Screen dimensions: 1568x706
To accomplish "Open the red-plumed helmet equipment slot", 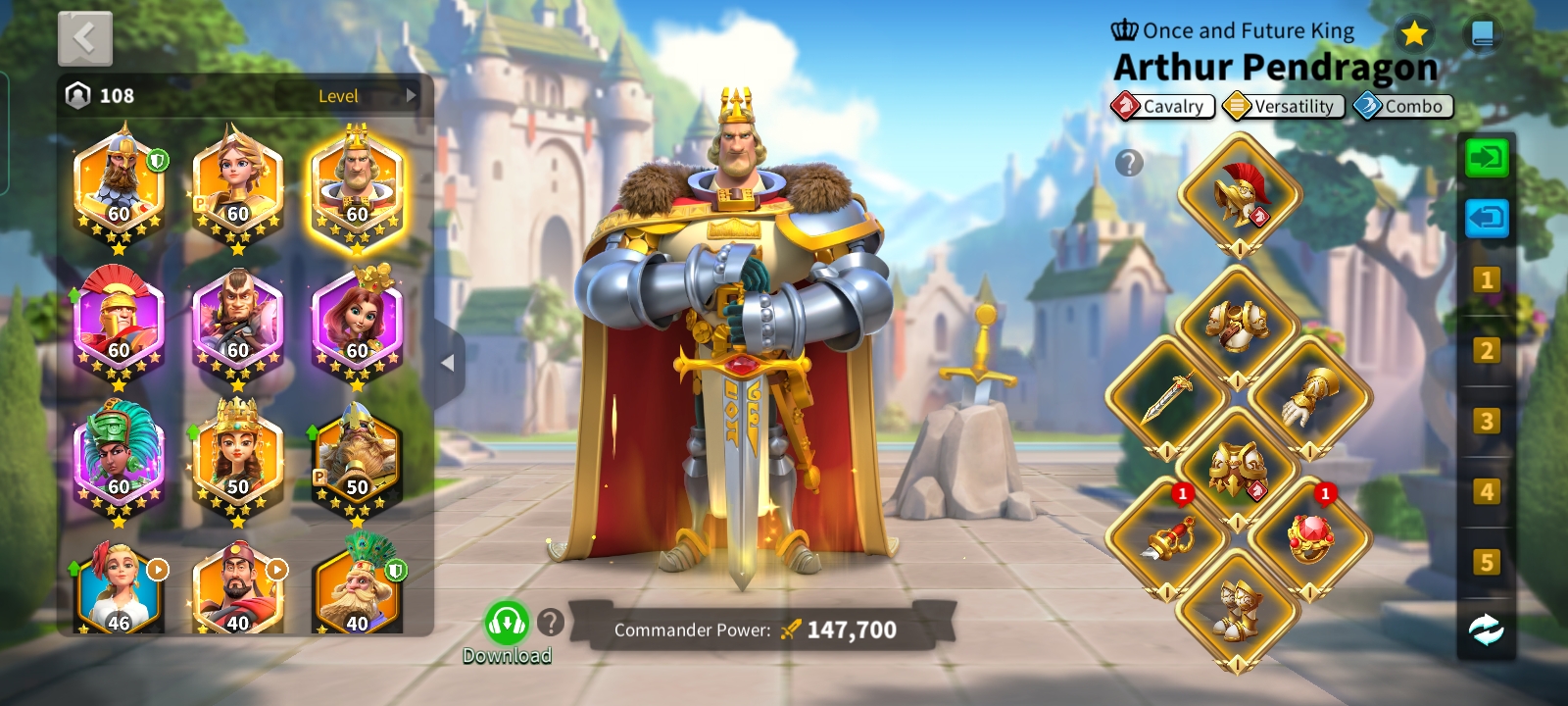I will coord(1239,194).
